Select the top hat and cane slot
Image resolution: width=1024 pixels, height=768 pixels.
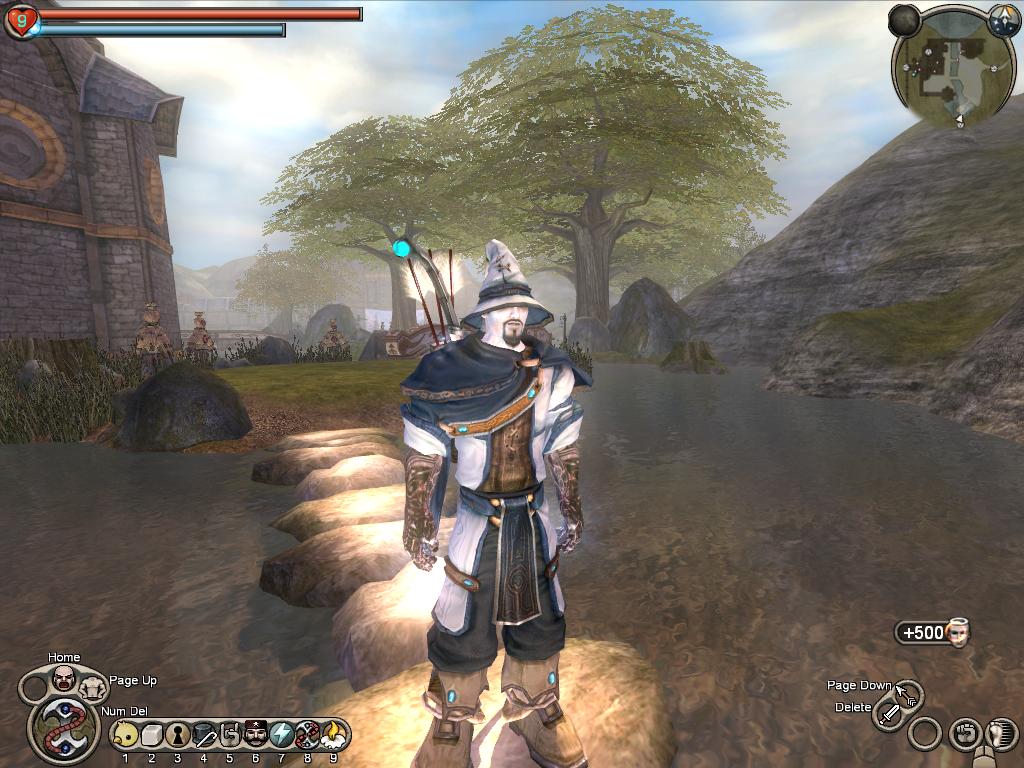pyautogui.click(x=204, y=735)
